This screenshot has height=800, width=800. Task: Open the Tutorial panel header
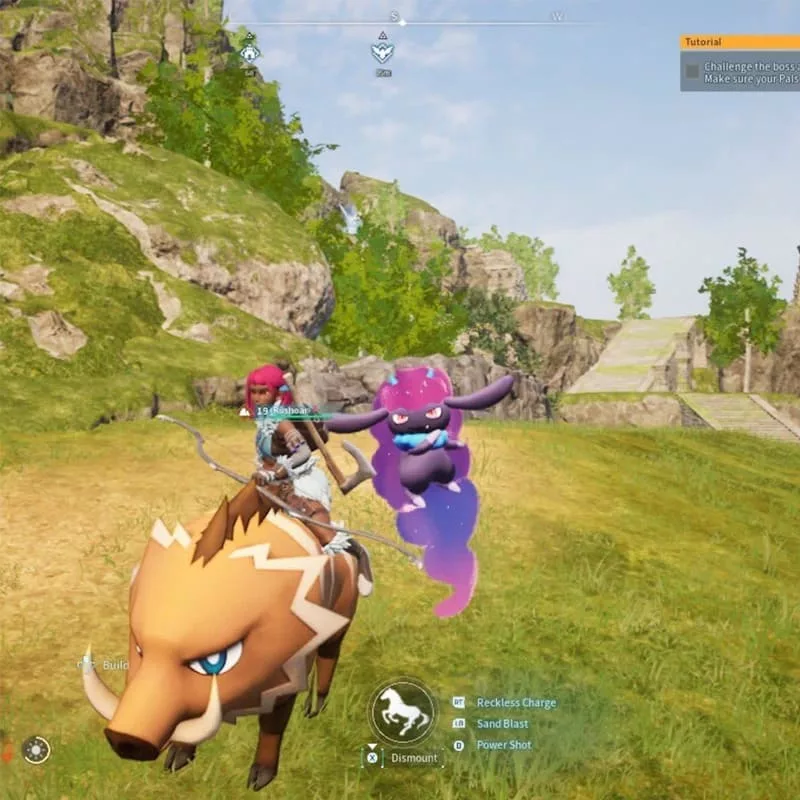coord(740,43)
